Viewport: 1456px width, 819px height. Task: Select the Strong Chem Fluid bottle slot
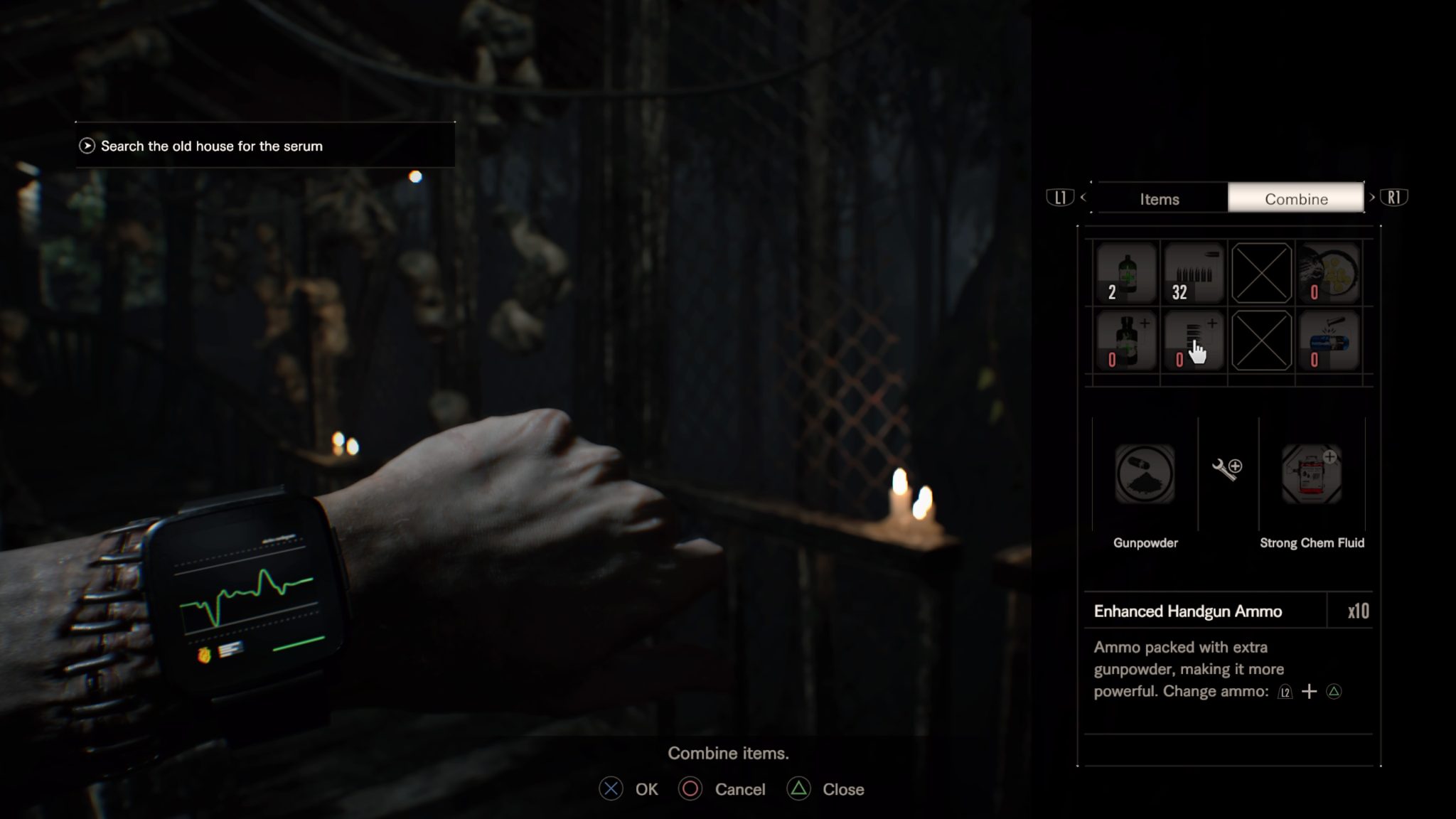(x=1127, y=341)
